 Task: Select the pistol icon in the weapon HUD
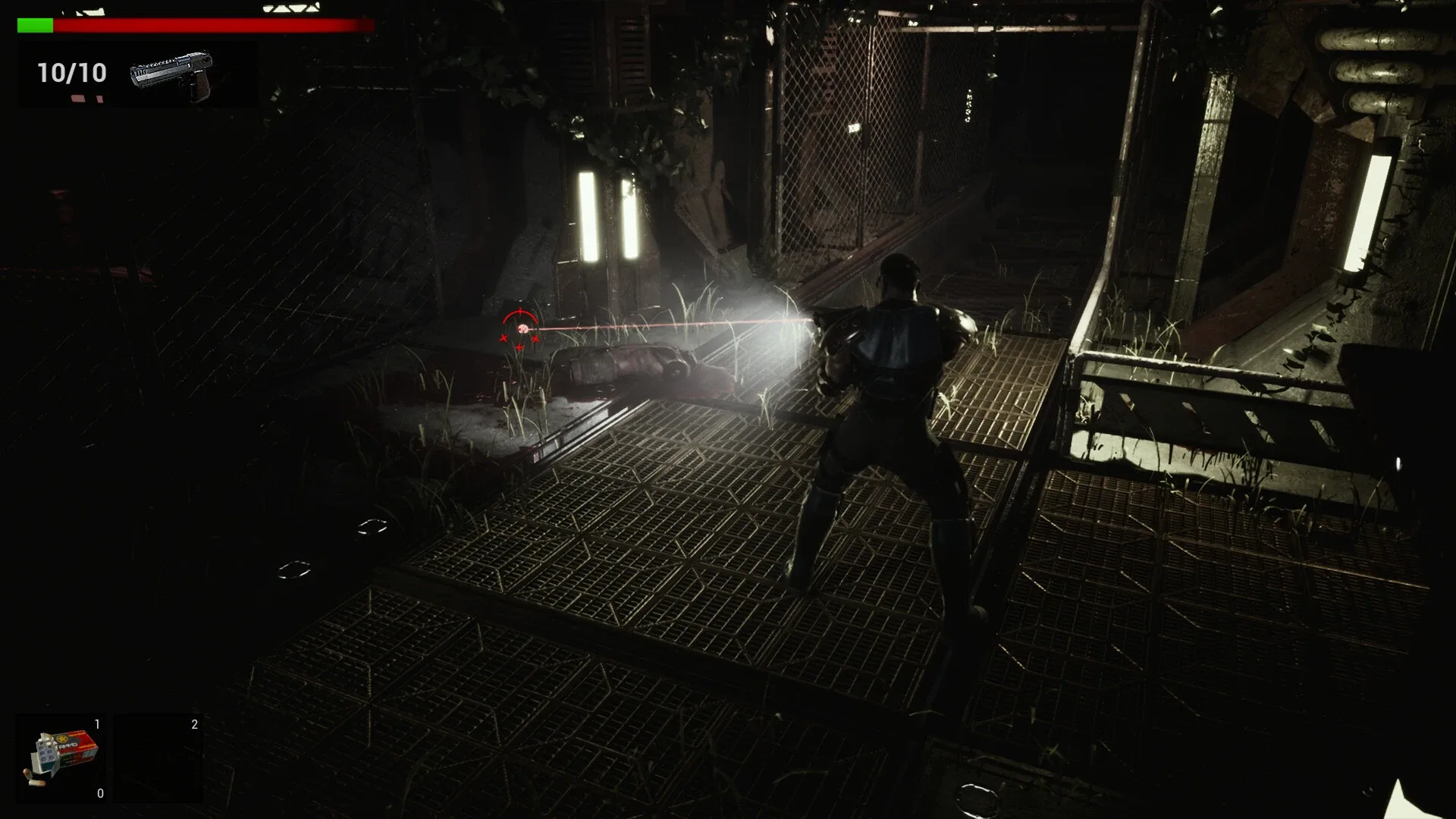(x=171, y=72)
